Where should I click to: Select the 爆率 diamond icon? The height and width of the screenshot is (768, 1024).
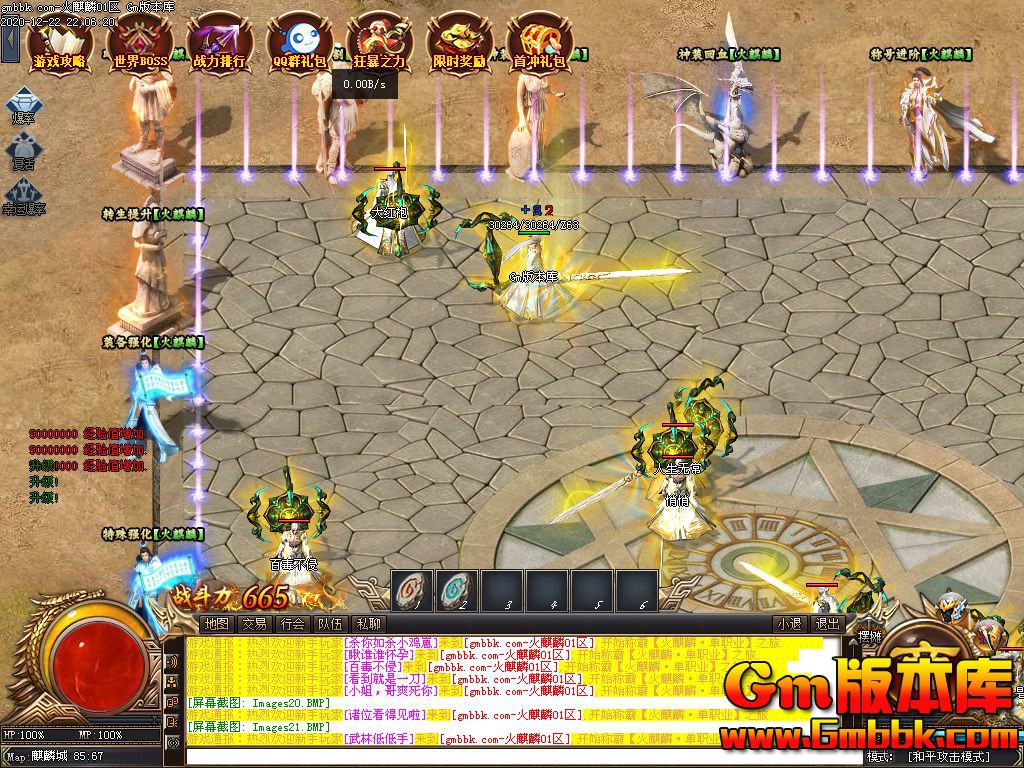pyautogui.click(x=23, y=104)
